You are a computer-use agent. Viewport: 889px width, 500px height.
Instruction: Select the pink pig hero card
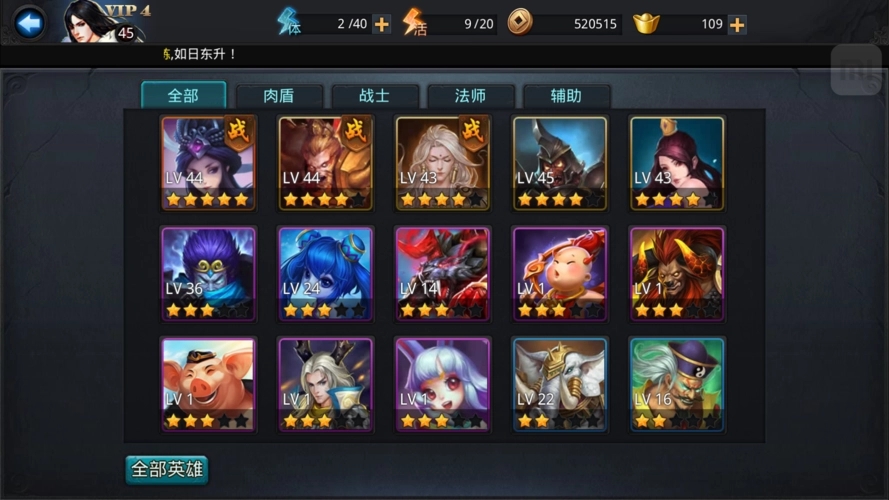coord(208,384)
